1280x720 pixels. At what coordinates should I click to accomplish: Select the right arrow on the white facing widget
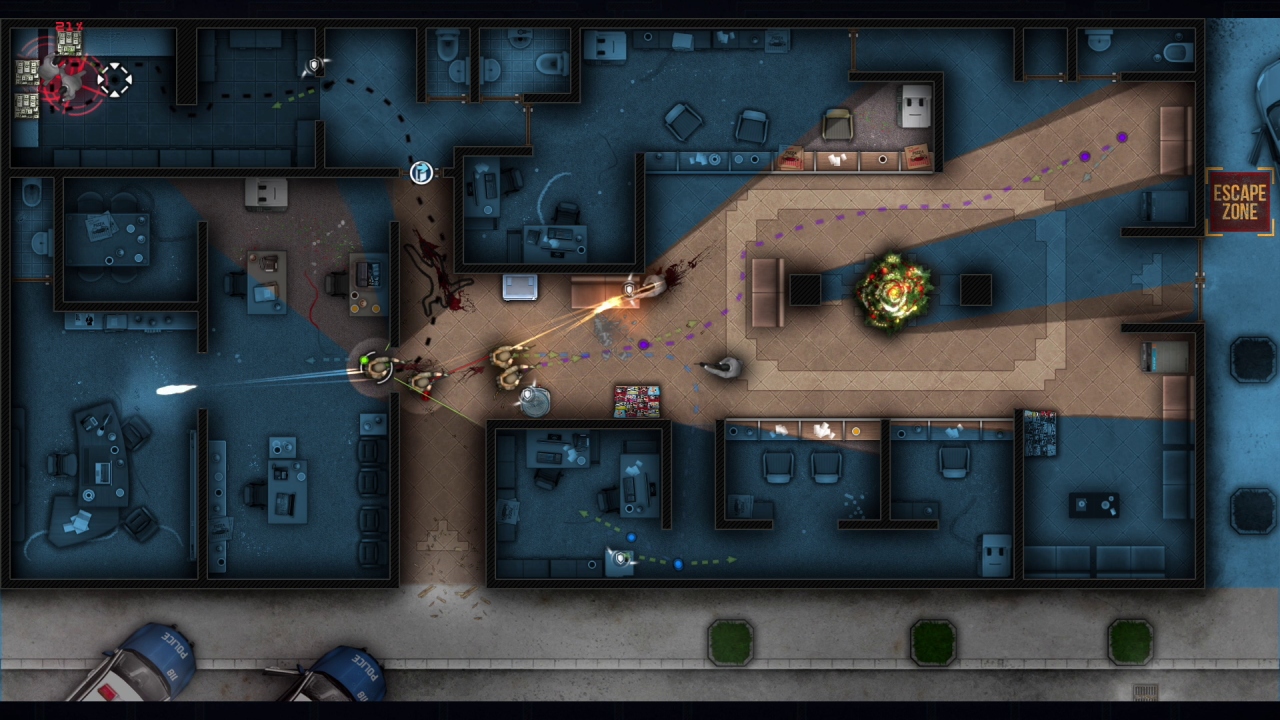(129, 79)
